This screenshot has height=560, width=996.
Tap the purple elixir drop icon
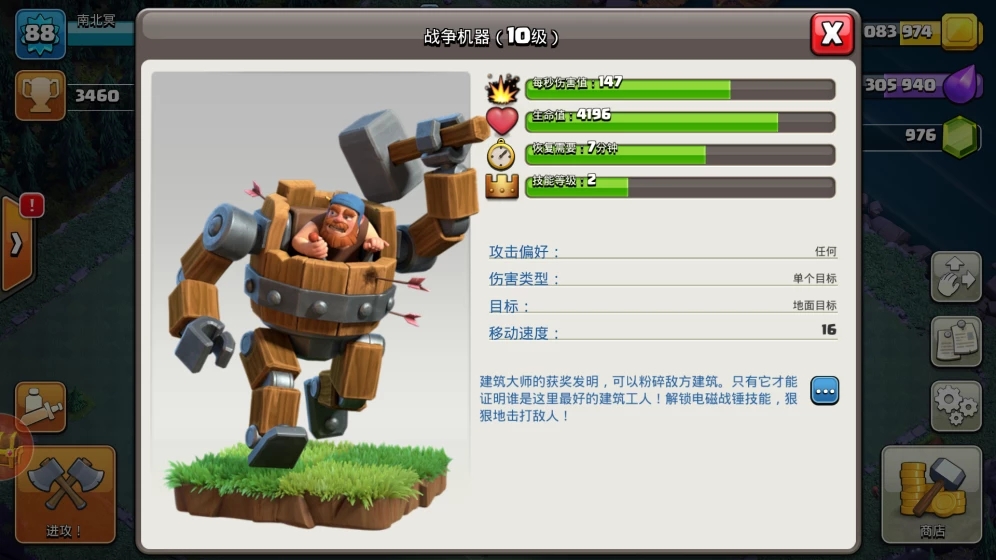(960, 84)
